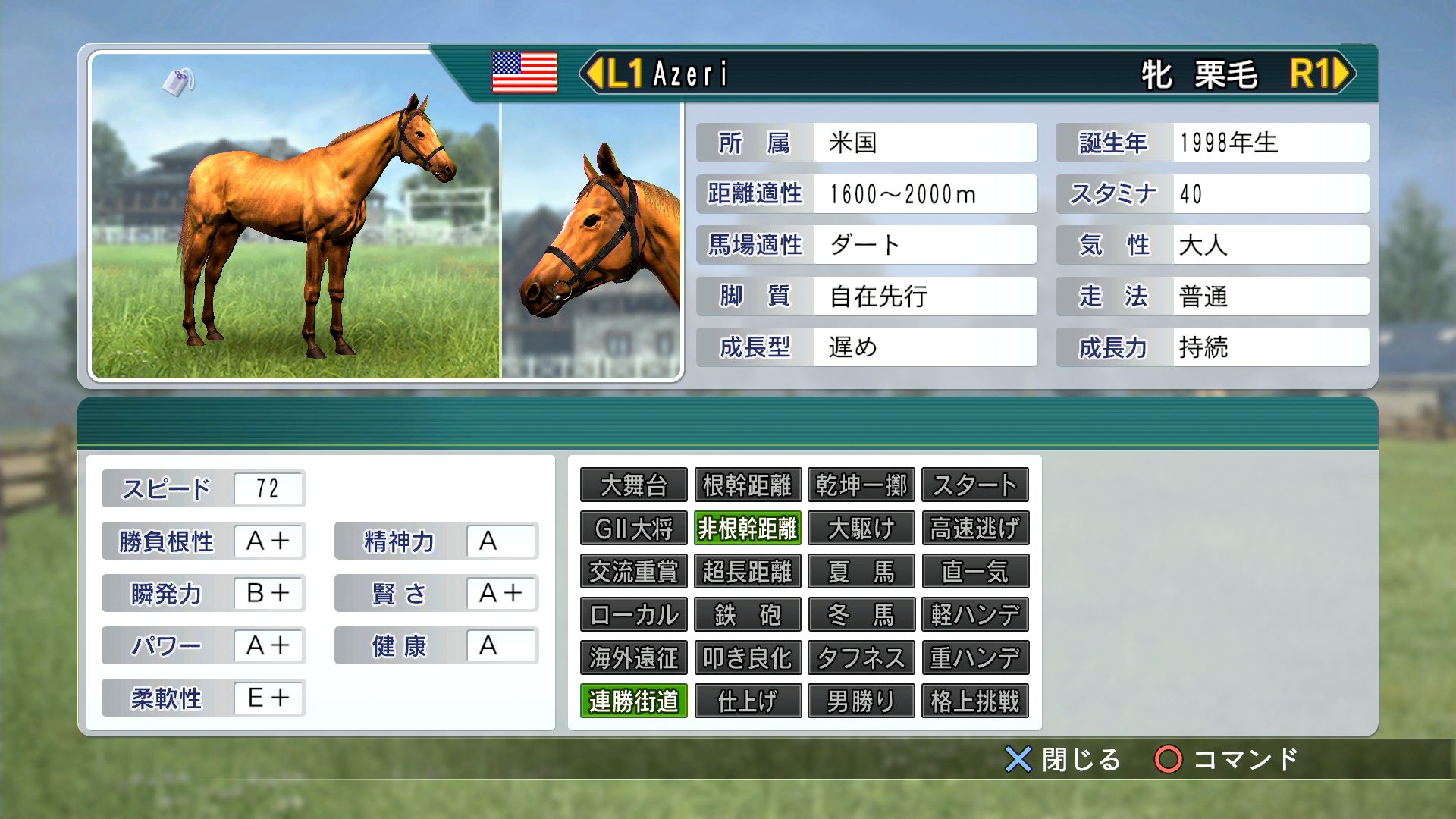Select the highlighted 非根幹距離 trait
The height and width of the screenshot is (819, 1456).
click(x=747, y=529)
